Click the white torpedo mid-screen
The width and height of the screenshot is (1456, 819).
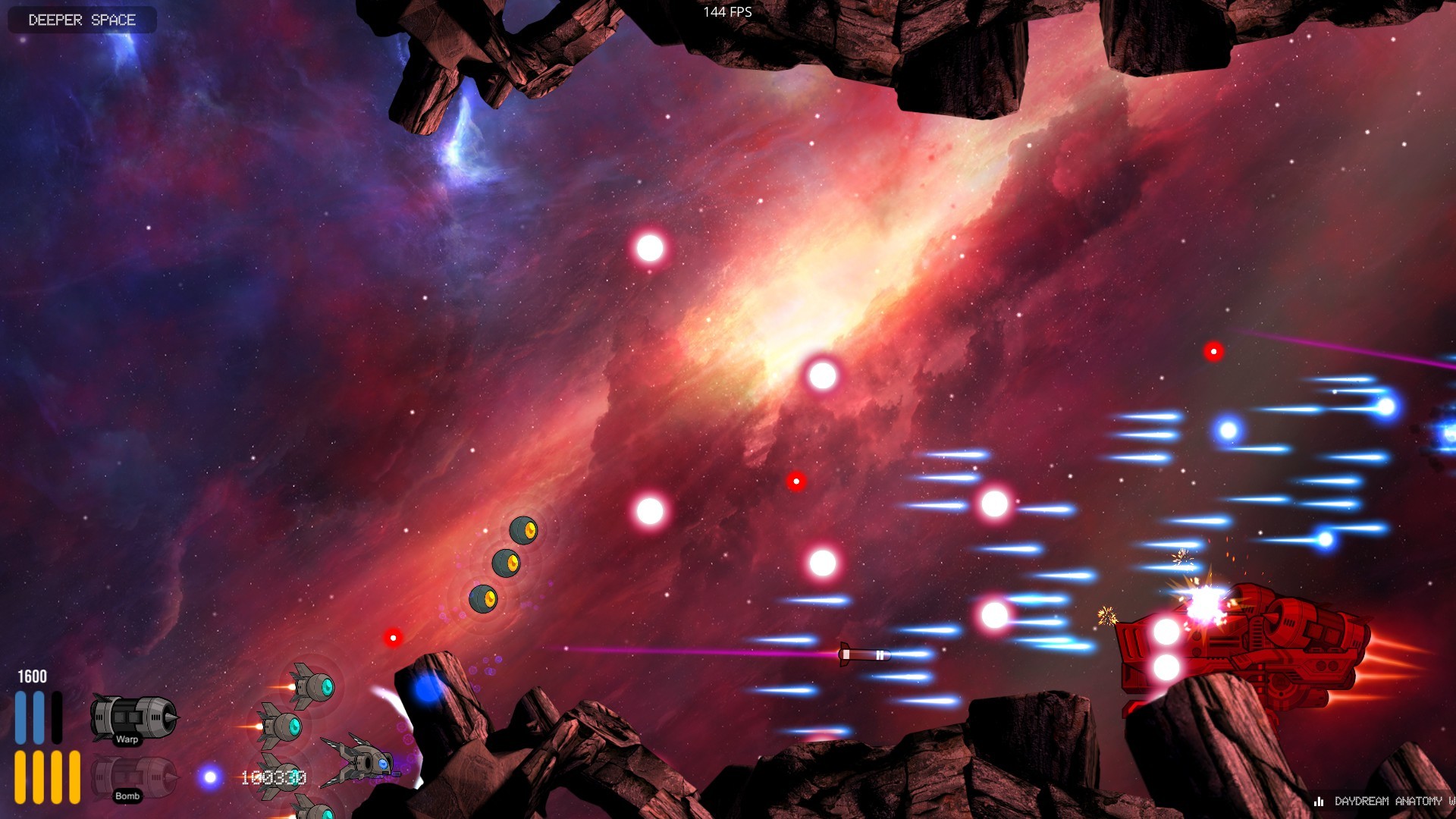(x=863, y=655)
